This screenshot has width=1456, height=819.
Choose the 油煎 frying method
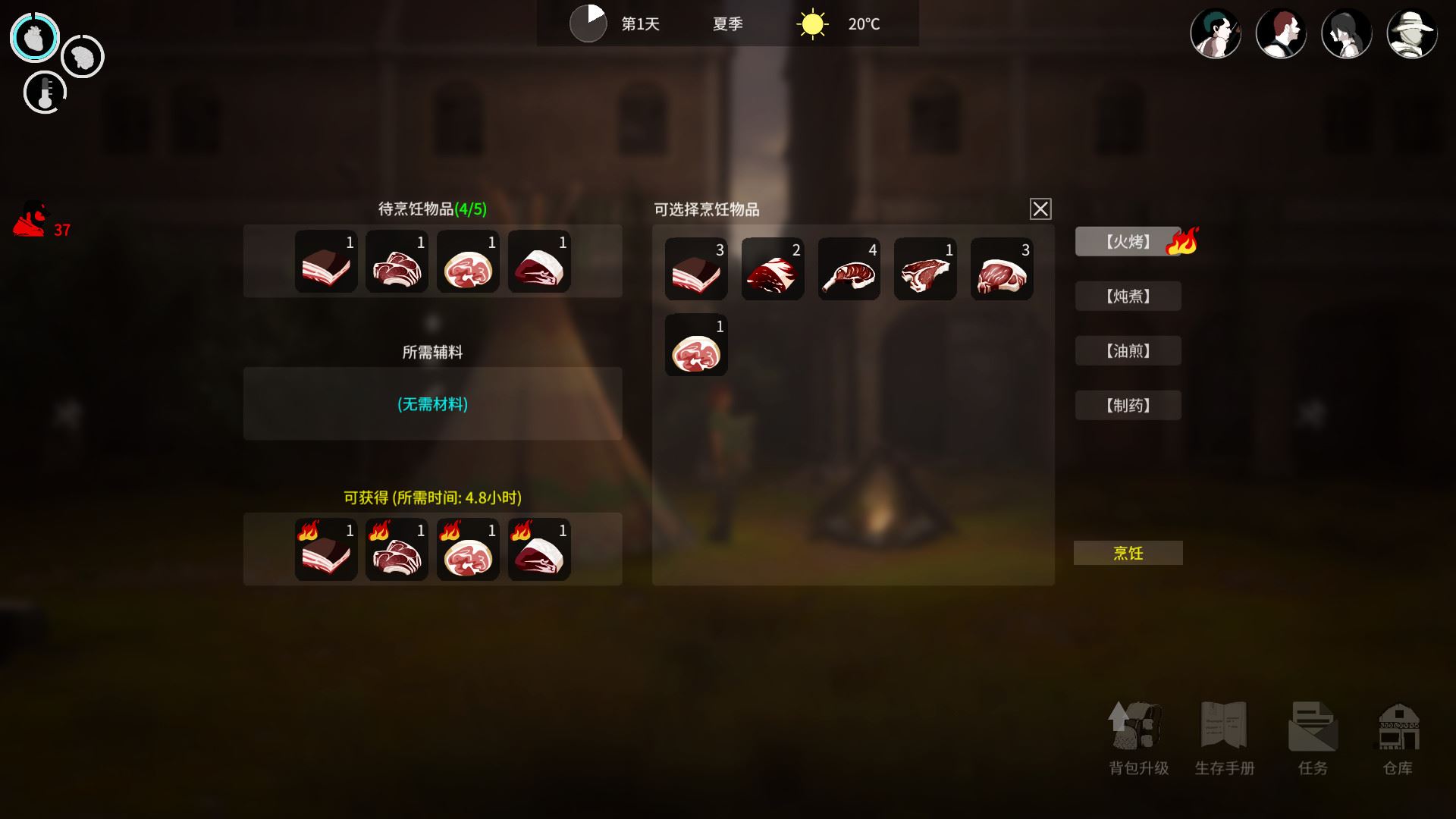click(x=1128, y=351)
